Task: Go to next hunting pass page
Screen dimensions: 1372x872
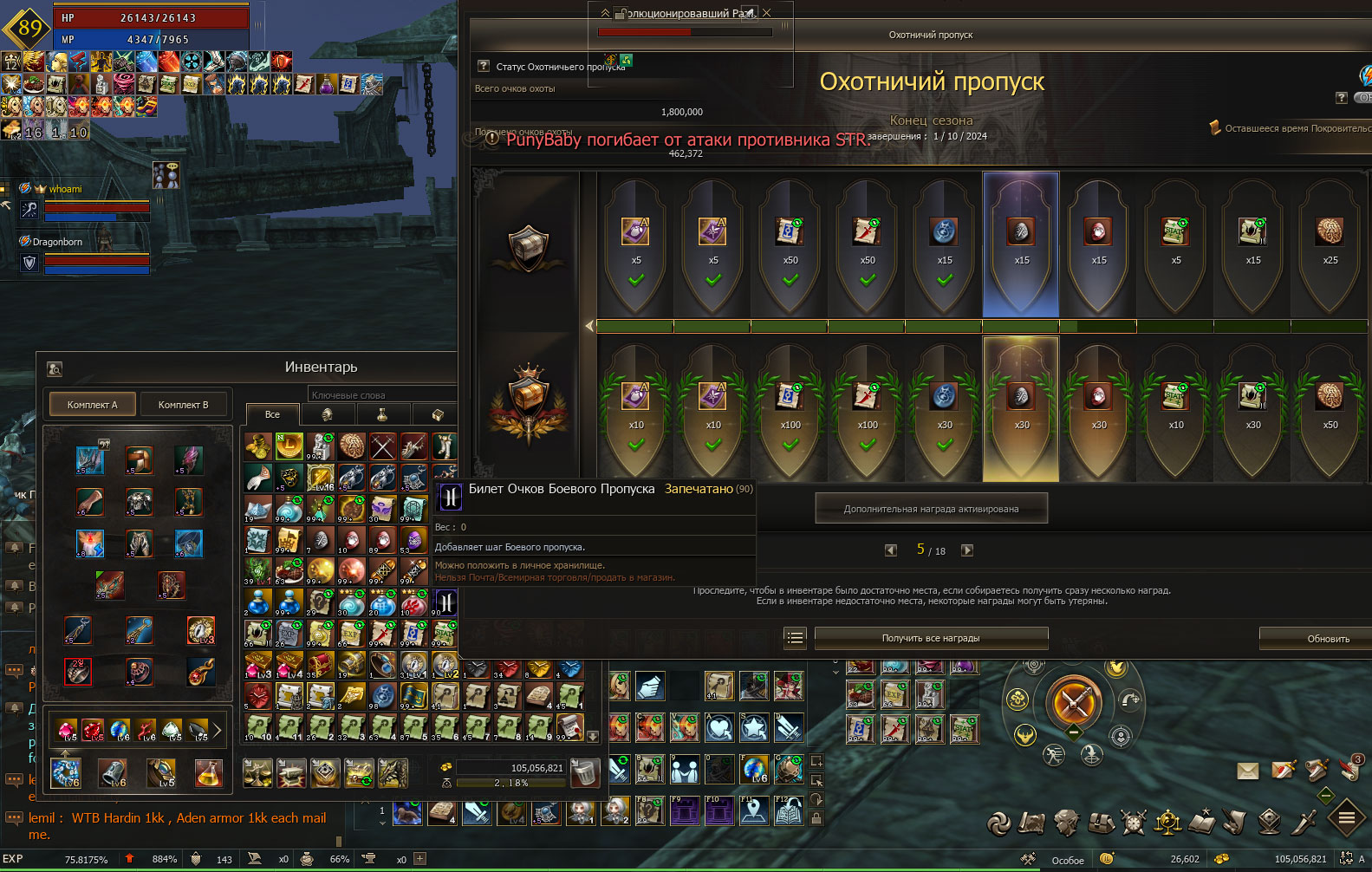Action: click(967, 550)
